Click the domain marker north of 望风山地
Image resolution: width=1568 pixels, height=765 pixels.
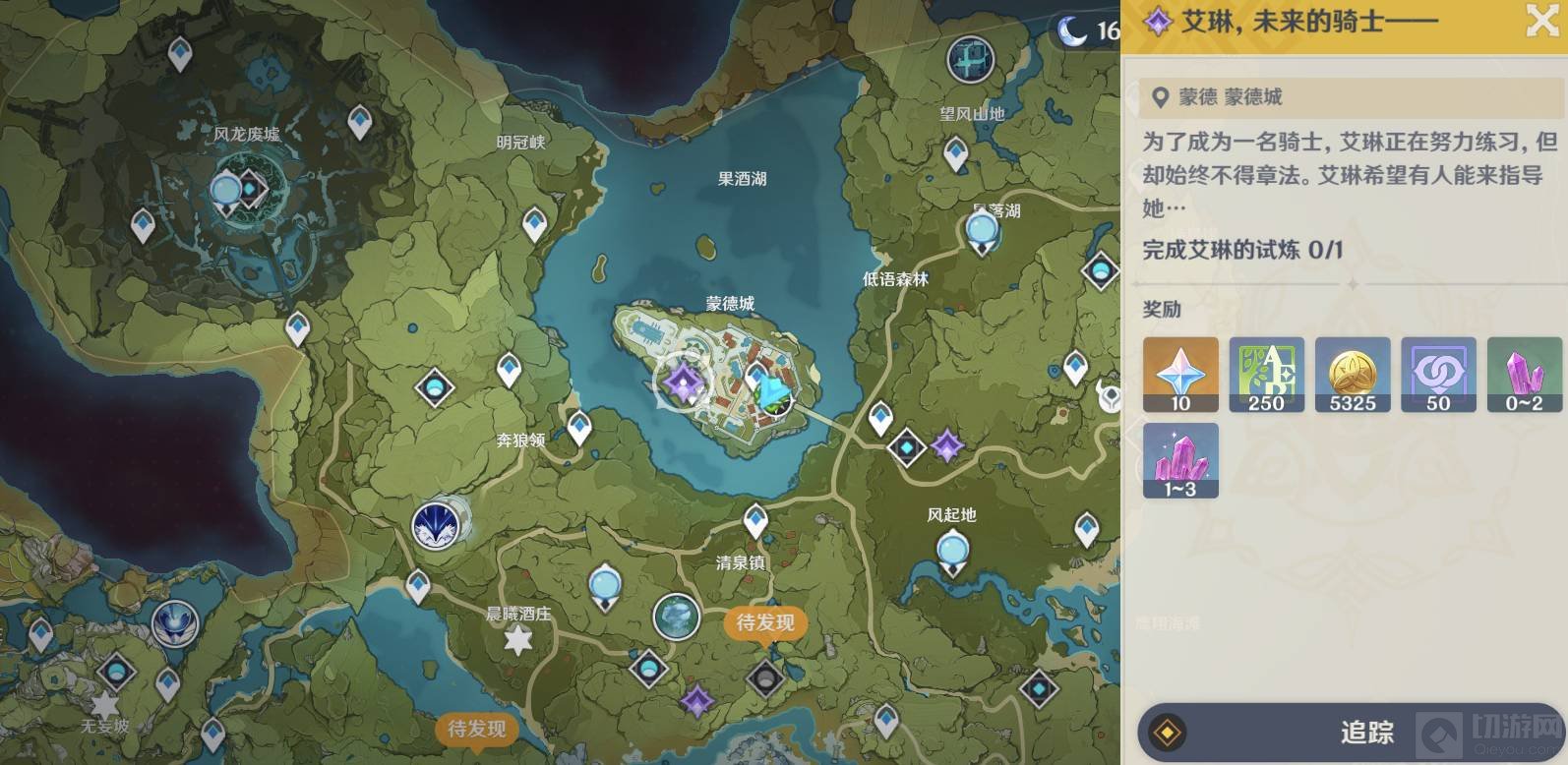tap(970, 60)
